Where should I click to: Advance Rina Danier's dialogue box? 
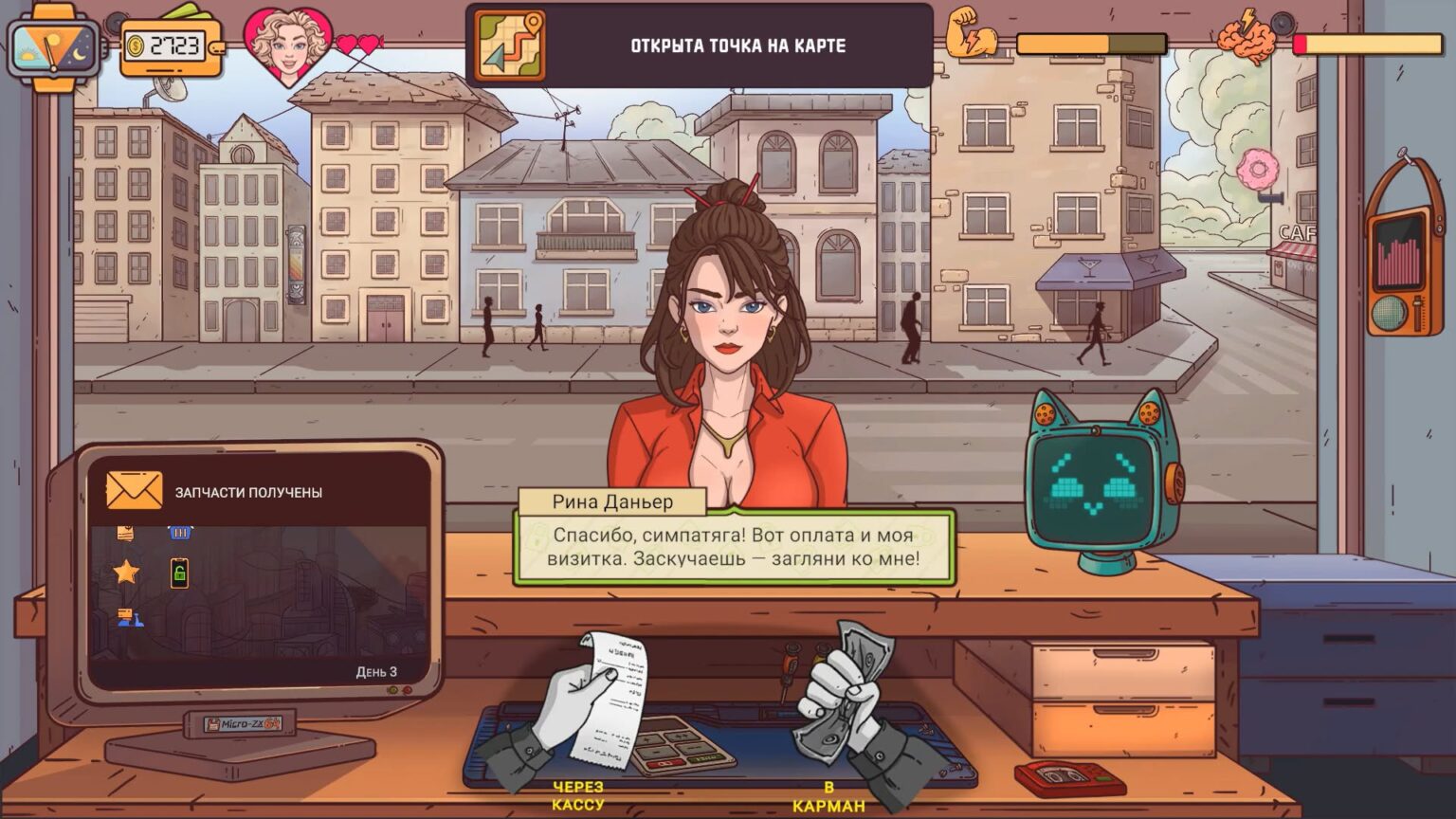click(733, 547)
